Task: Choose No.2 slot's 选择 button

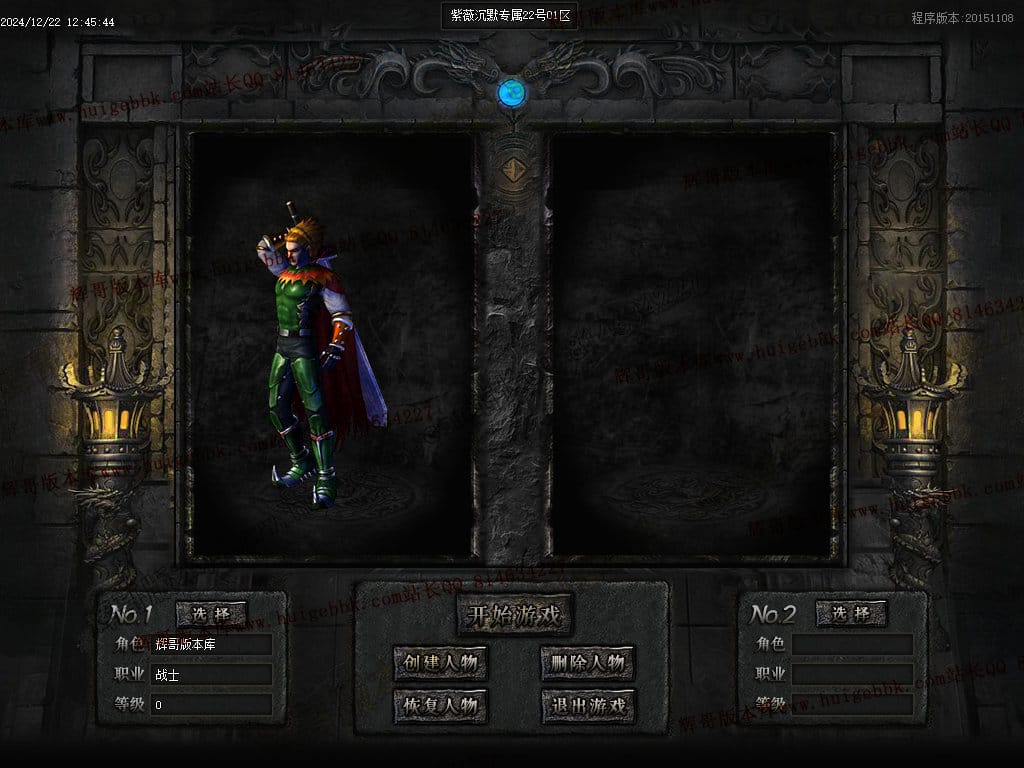Action: [851, 613]
